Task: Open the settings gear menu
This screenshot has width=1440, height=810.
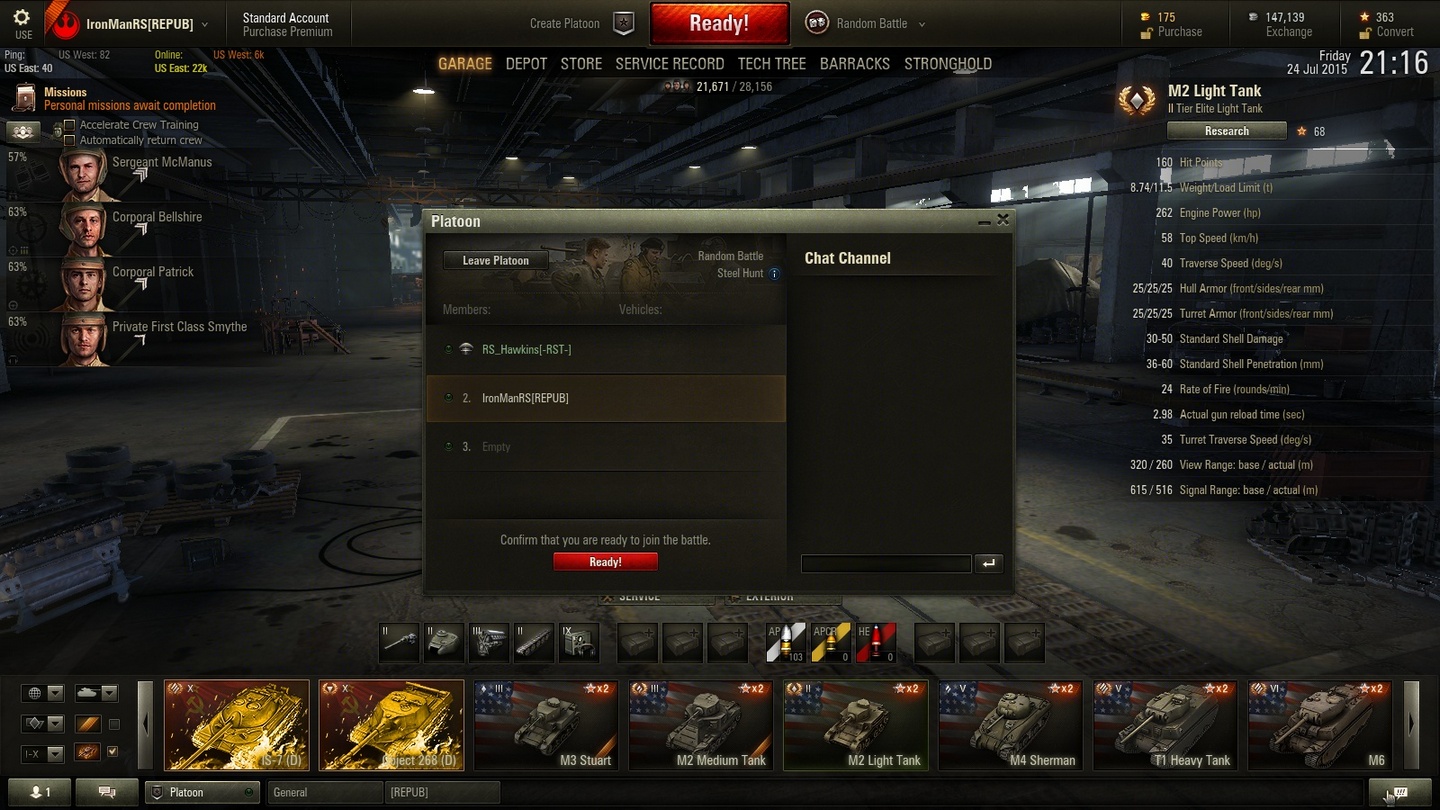Action: 22,18
